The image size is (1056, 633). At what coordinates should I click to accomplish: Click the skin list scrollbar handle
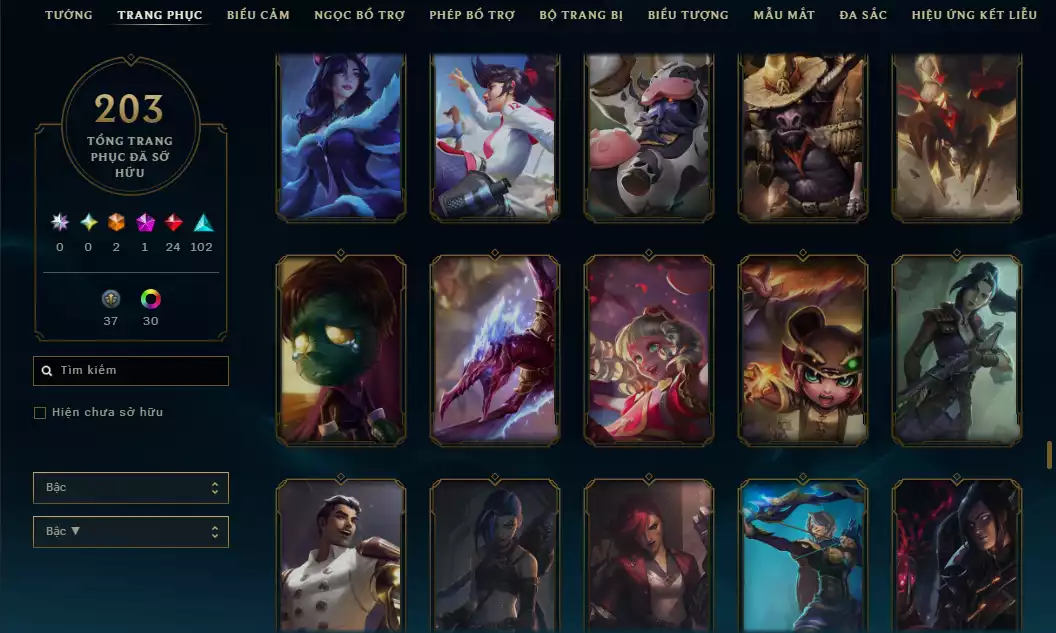pyautogui.click(x=1049, y=455)
